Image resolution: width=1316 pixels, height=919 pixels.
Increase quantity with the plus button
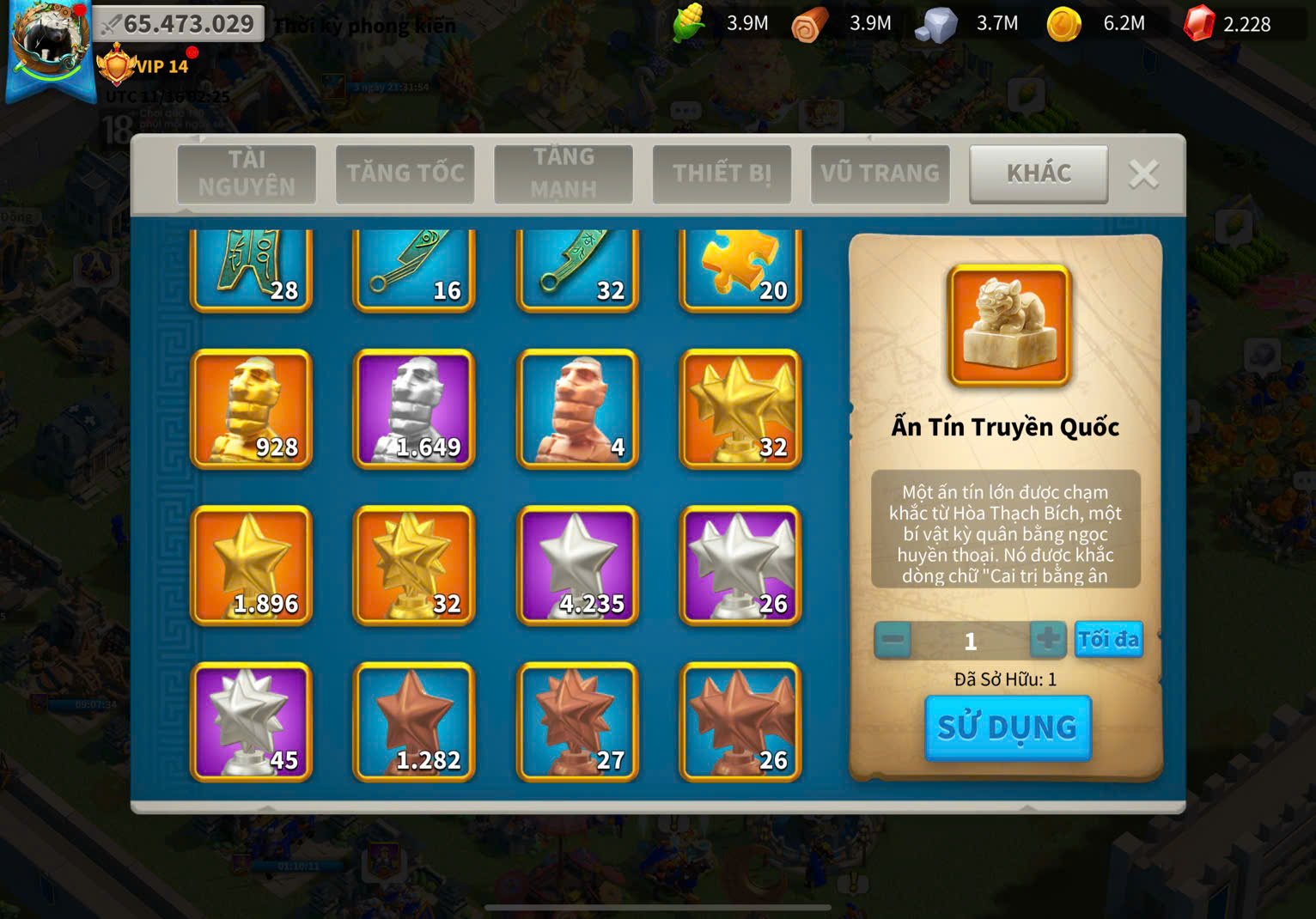tap(1047, 640)
